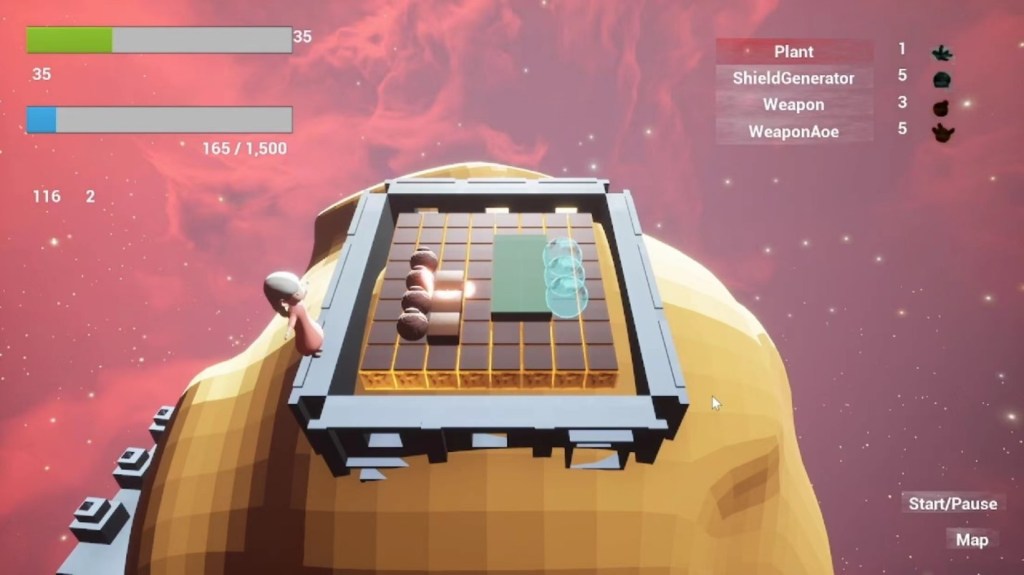Pick the Weapon build option
The image size is (1024, 575).
(x=794, y=104)
